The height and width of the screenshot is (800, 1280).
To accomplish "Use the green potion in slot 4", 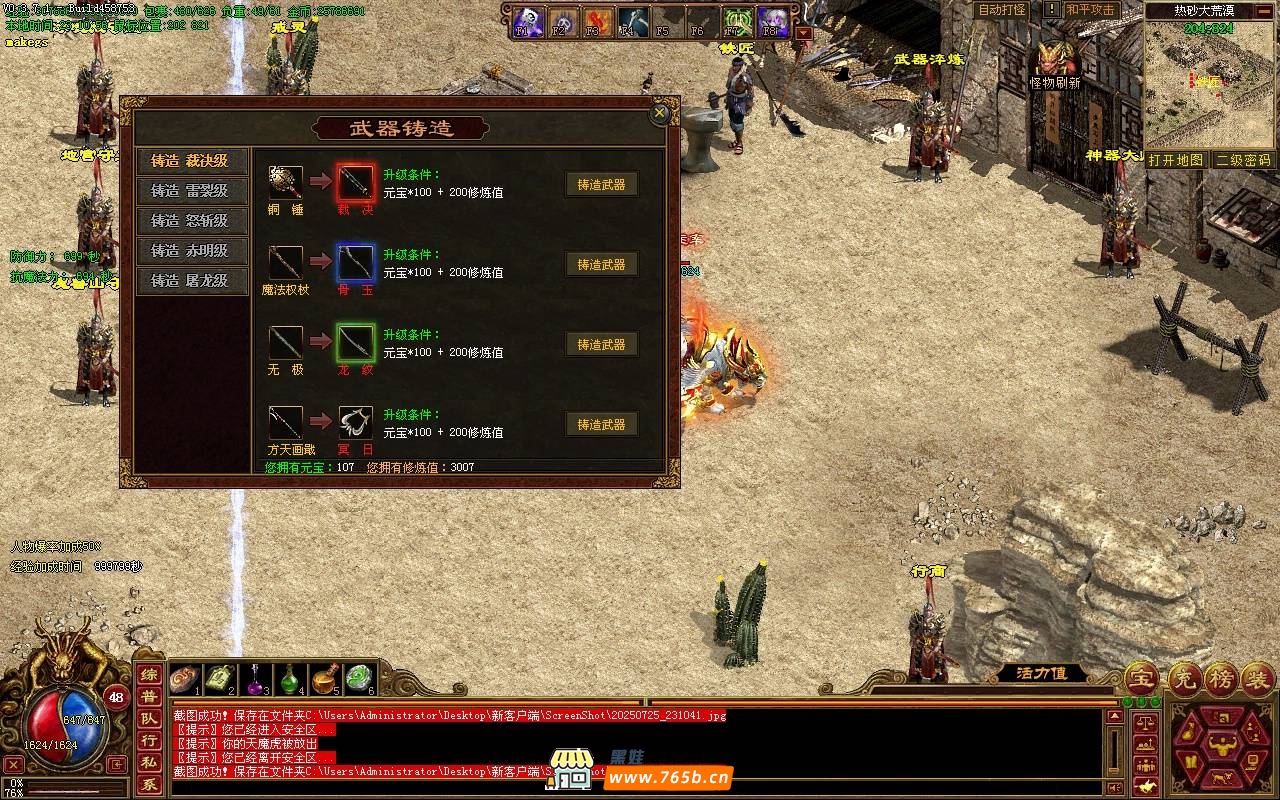I will 290,679.
